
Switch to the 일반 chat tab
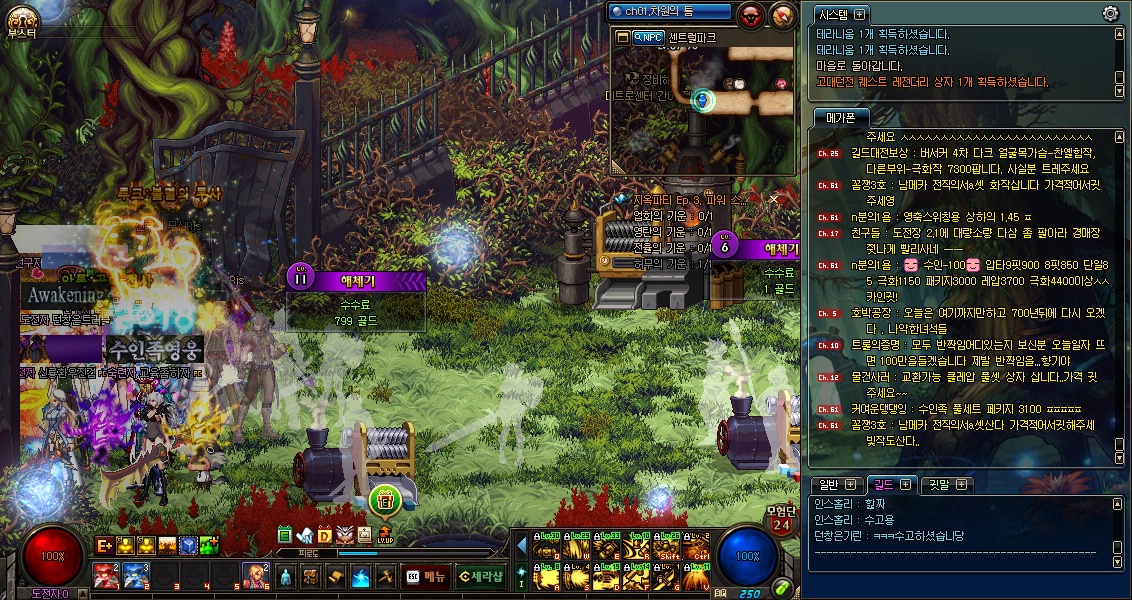832,485
